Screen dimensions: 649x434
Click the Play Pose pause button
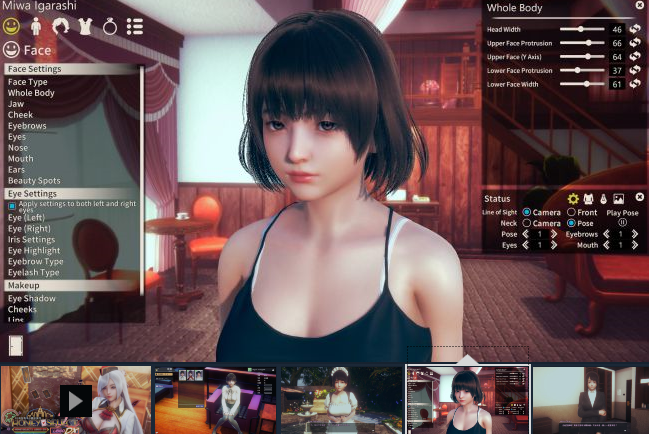(x=622, y=223)
